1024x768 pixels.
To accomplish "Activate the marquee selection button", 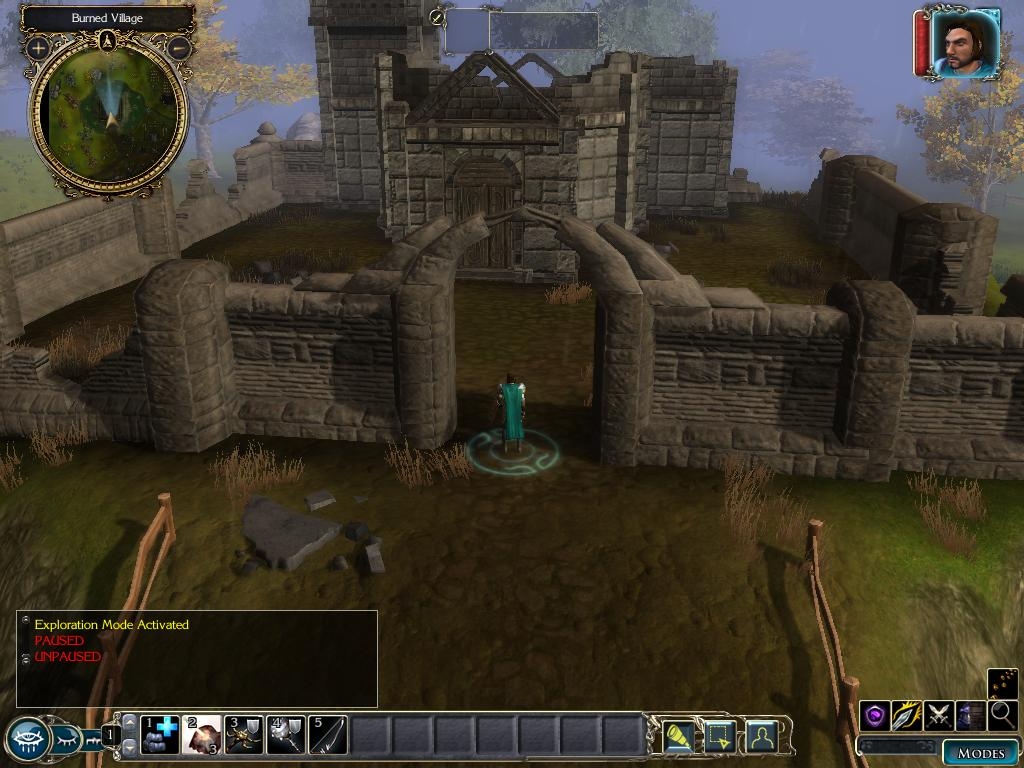I will (x=720, y=736).
